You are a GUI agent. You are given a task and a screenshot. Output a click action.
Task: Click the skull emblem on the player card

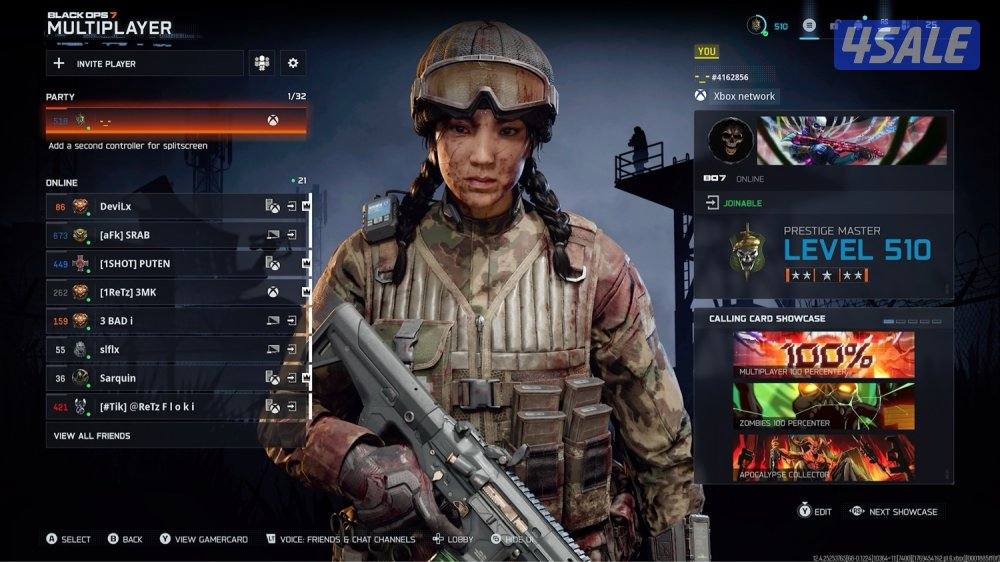730,140
